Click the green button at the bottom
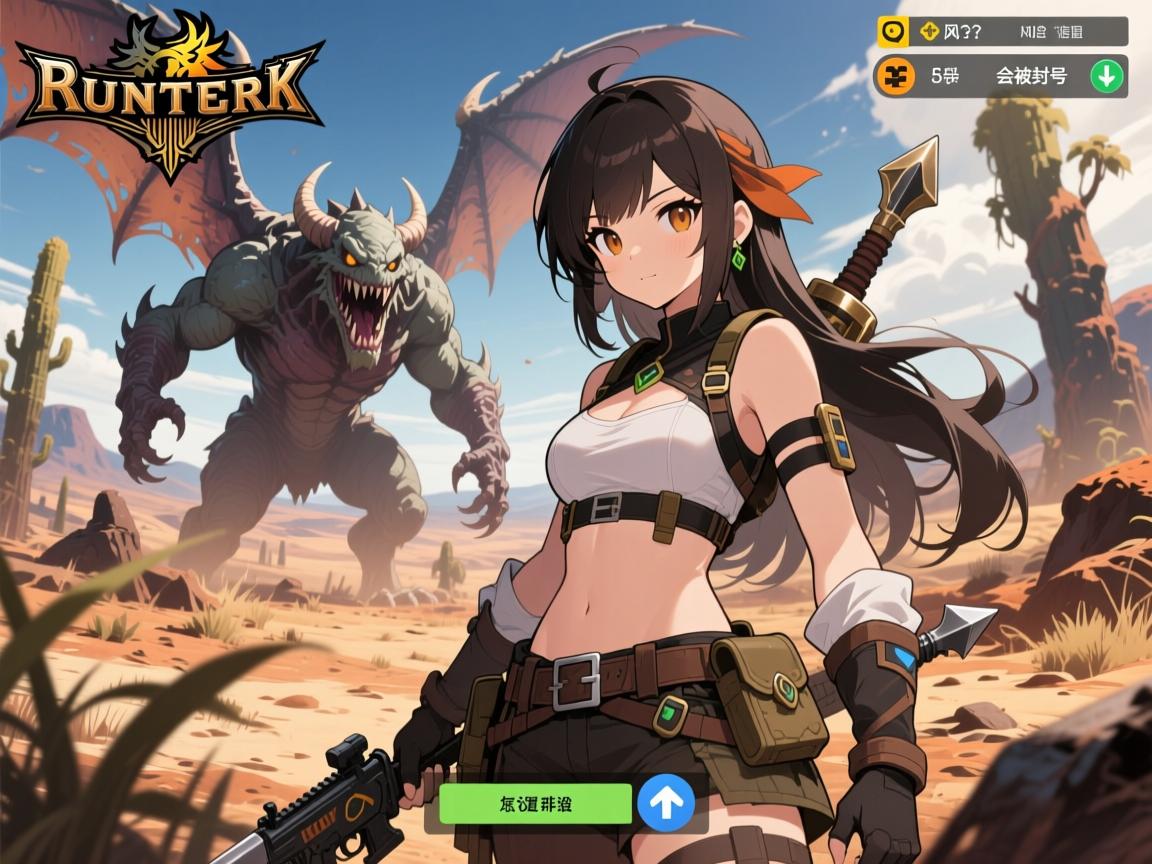Image resolution: width=1152 pixels, height=864 pixels. coord(535,803)
